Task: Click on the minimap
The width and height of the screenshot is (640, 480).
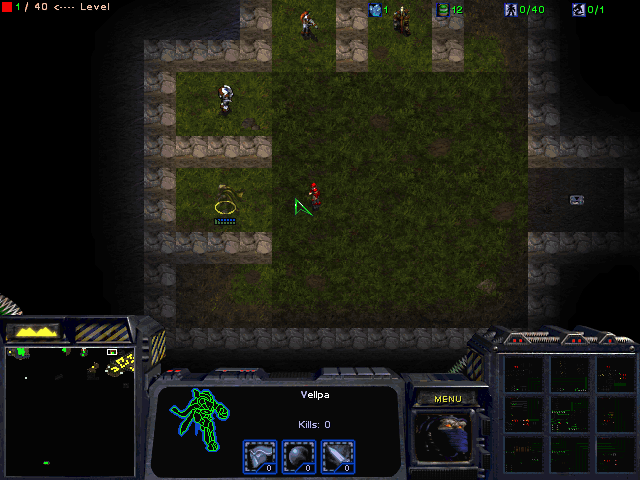Action: click(69, 410)
